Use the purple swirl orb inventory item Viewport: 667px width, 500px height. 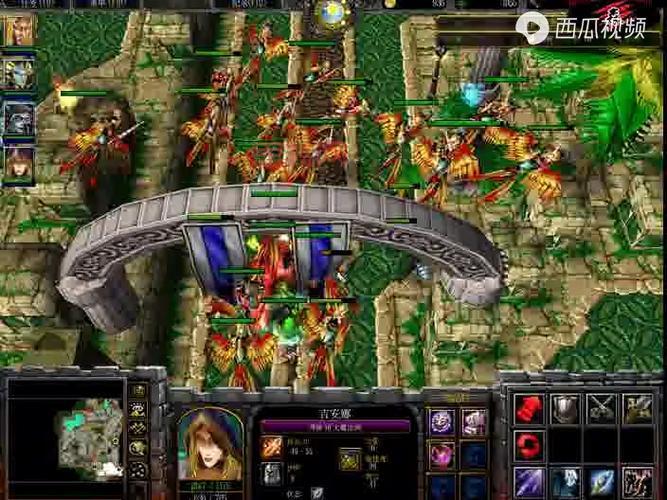[442, 422]
